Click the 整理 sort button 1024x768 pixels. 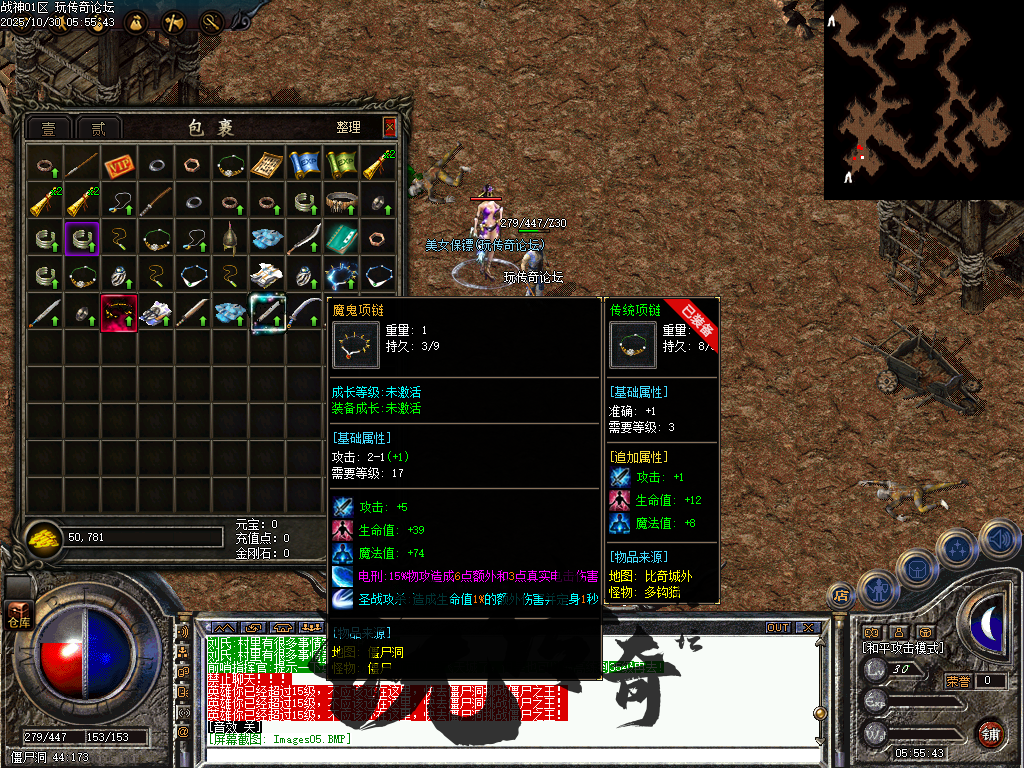(348, 128)
